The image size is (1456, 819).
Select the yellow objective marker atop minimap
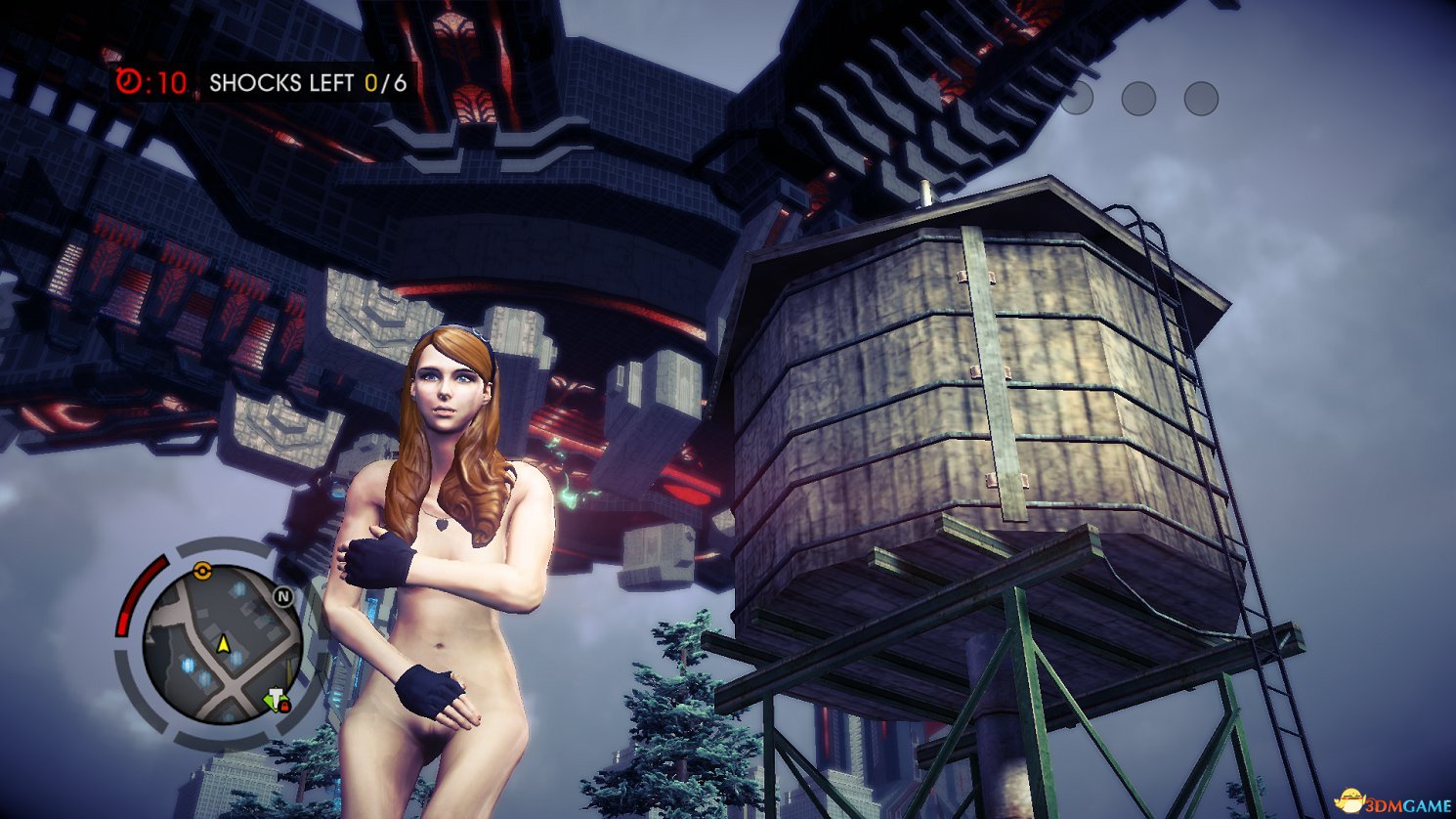[x=202, y=570]
